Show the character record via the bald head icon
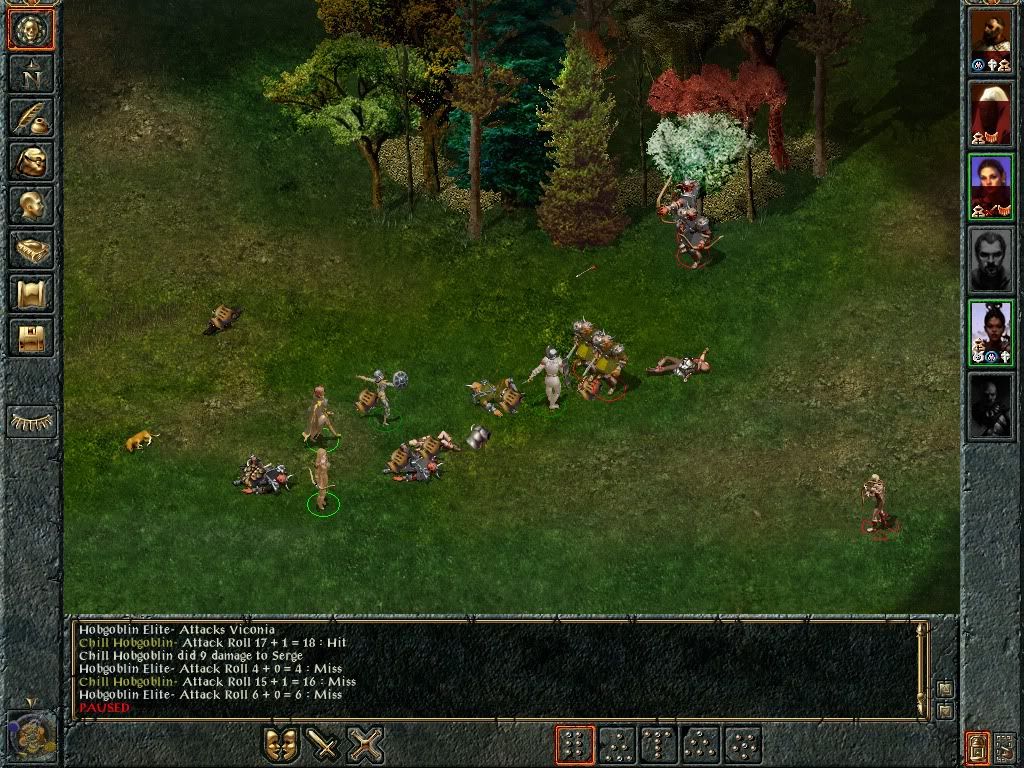 31,205
